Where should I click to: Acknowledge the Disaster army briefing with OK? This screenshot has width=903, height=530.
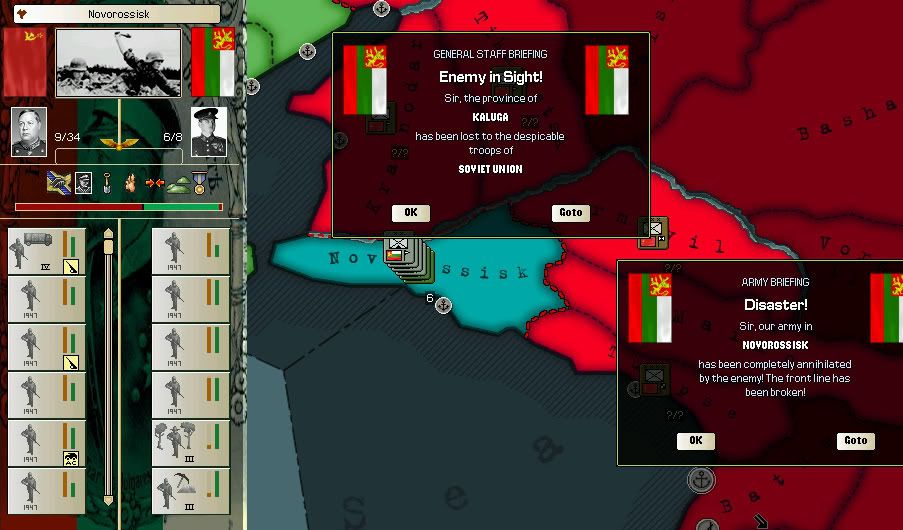click(x=695, y=441)
